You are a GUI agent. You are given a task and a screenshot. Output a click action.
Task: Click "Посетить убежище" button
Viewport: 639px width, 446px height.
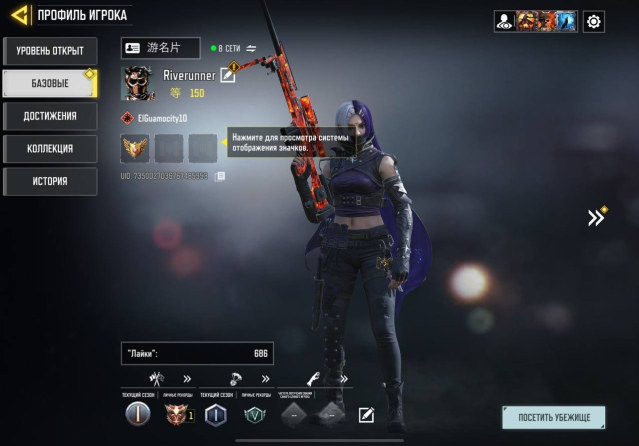tap(553, 417)
